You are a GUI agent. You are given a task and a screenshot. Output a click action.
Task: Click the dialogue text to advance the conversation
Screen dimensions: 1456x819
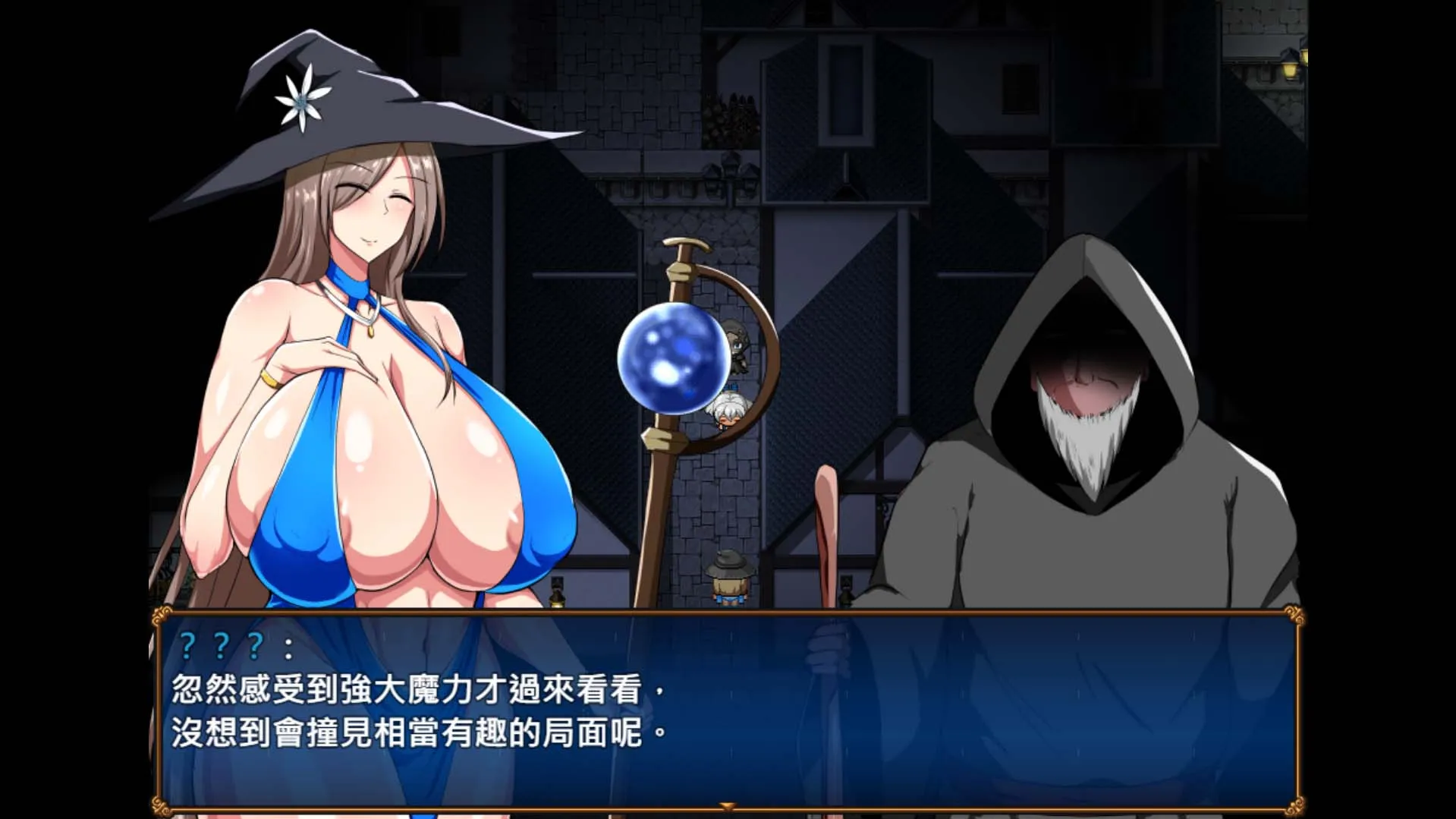pos(417,706)
